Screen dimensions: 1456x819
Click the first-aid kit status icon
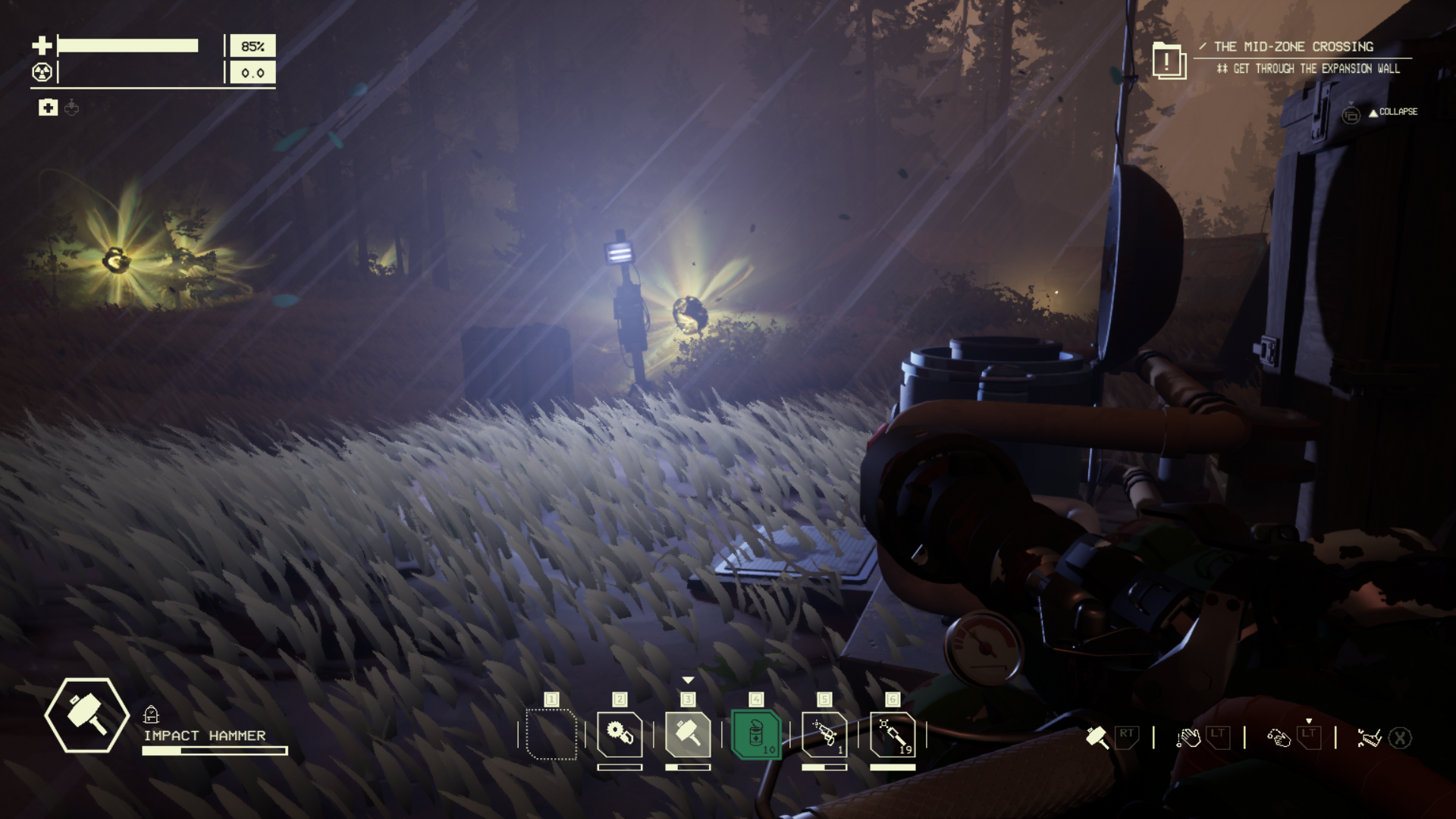click(48, 108)
